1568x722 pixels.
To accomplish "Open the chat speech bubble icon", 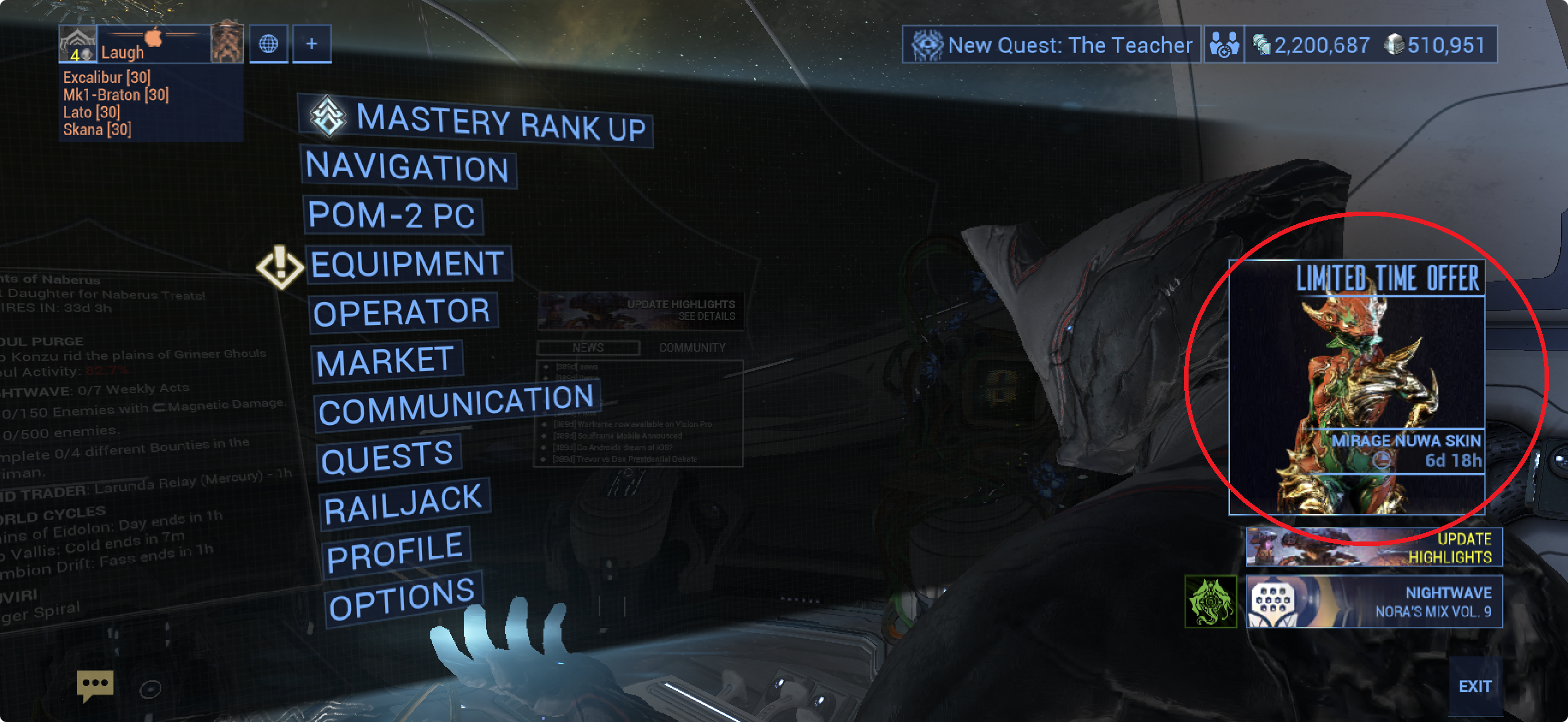I will pyautogui.click(x=95, y=685).
